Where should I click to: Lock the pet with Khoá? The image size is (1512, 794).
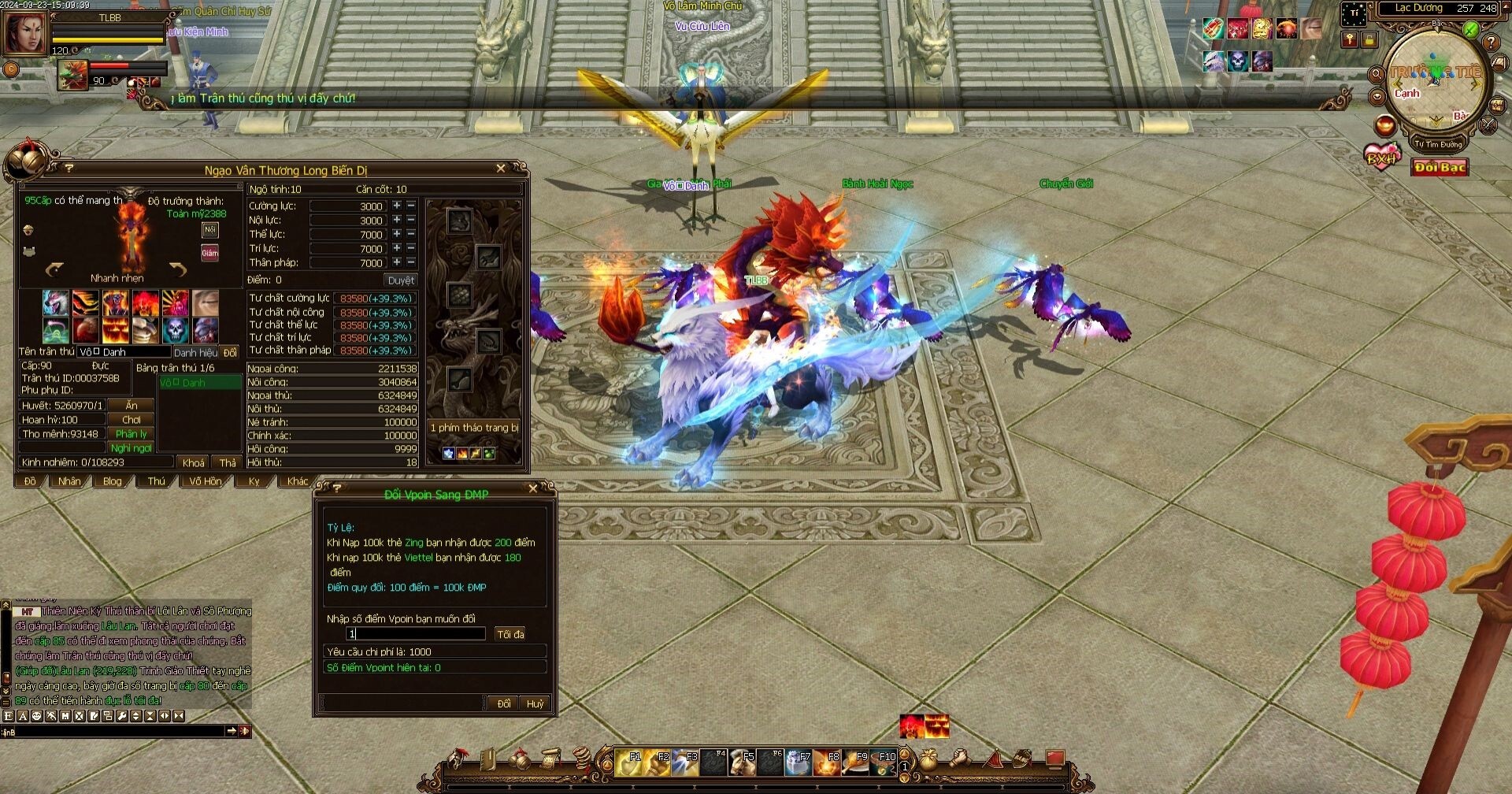[194, 462]
